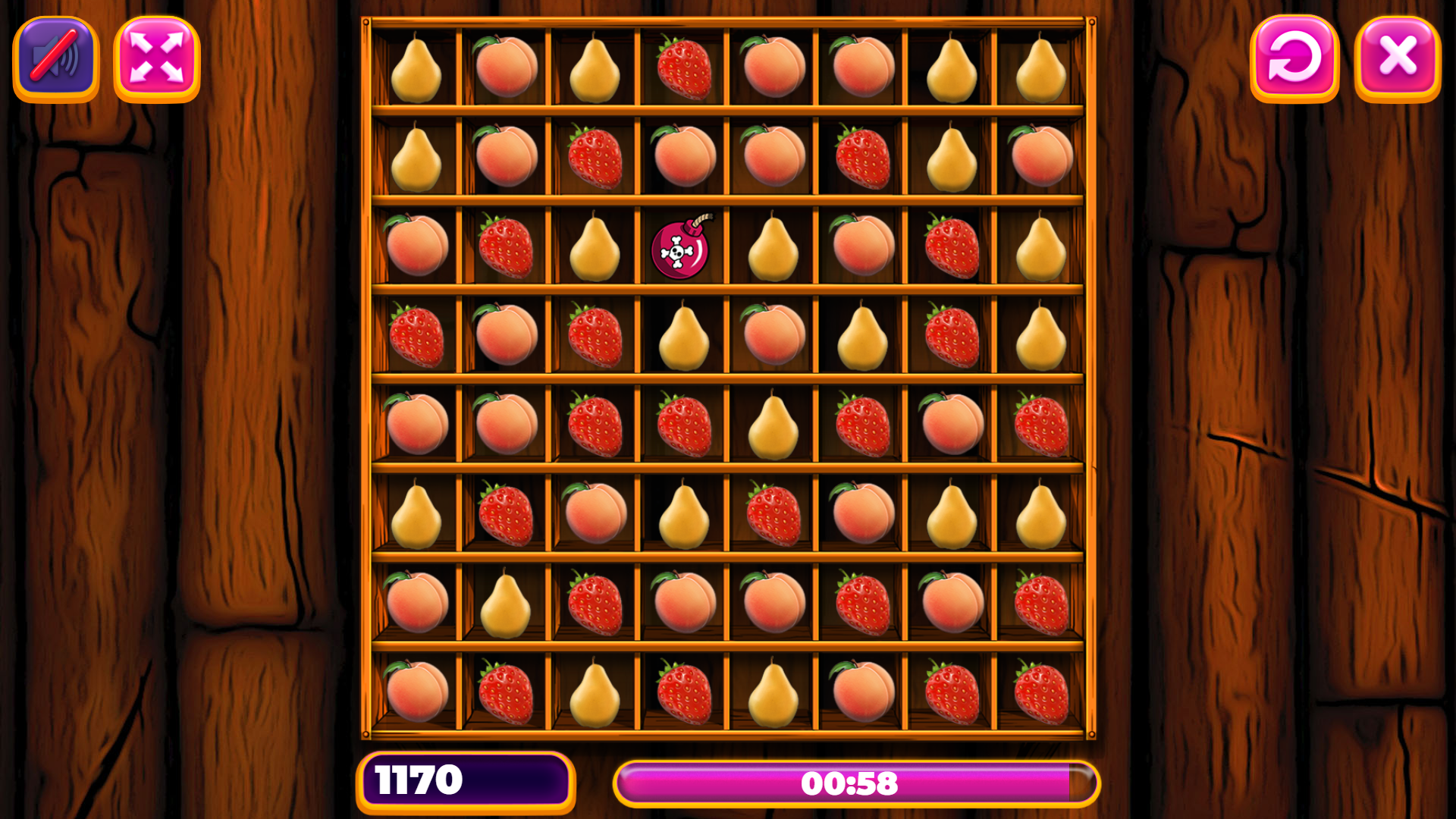This screenshot has width=1456, height=819.
Task: Click the peach left of the bomb
Action: 419,250
